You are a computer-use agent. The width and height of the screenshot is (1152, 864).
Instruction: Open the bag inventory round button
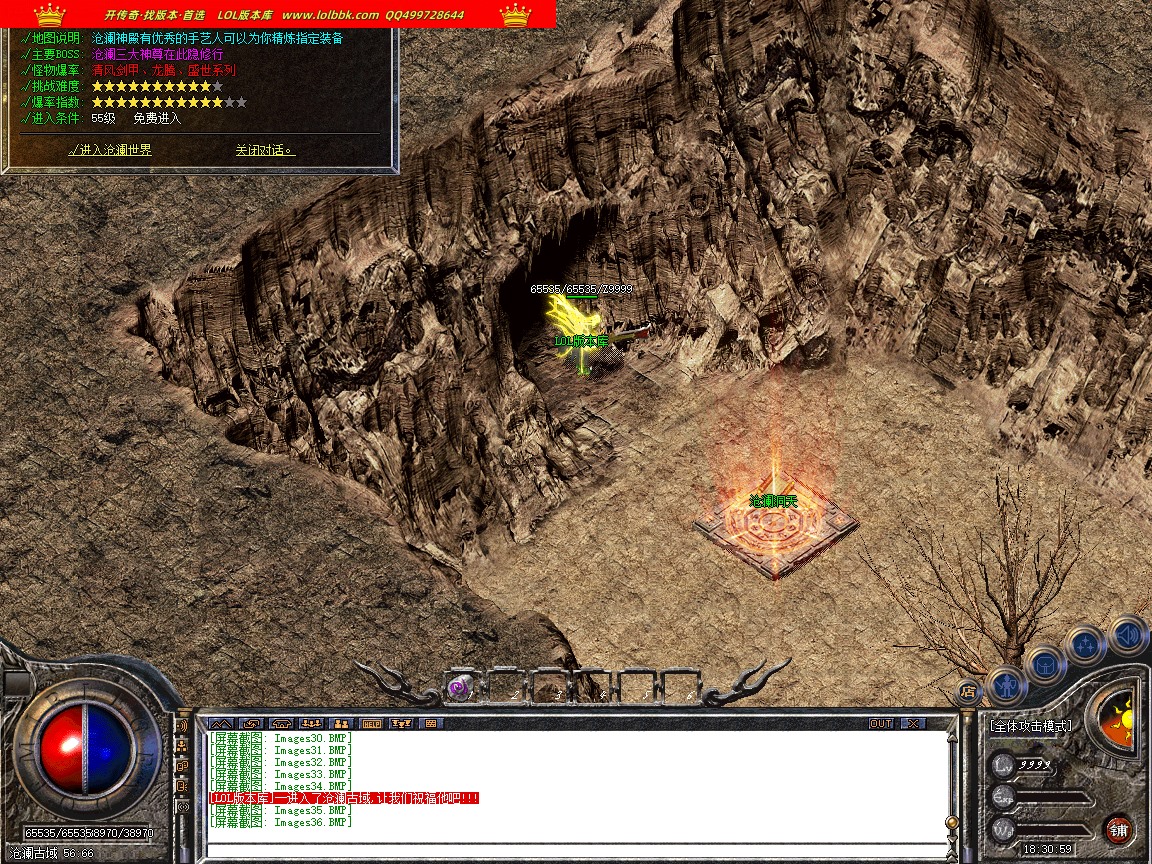(1045, 663)
